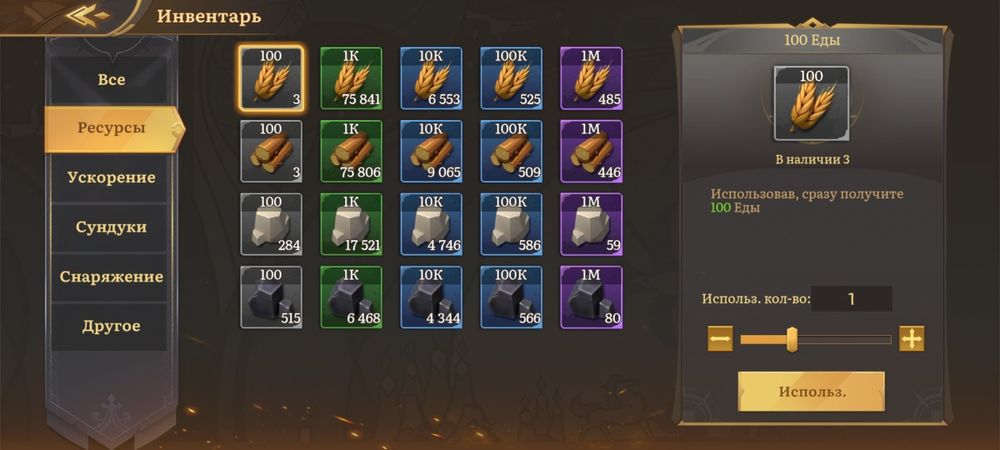
Task: Go back using the arrow button
Action: [88, 15]
